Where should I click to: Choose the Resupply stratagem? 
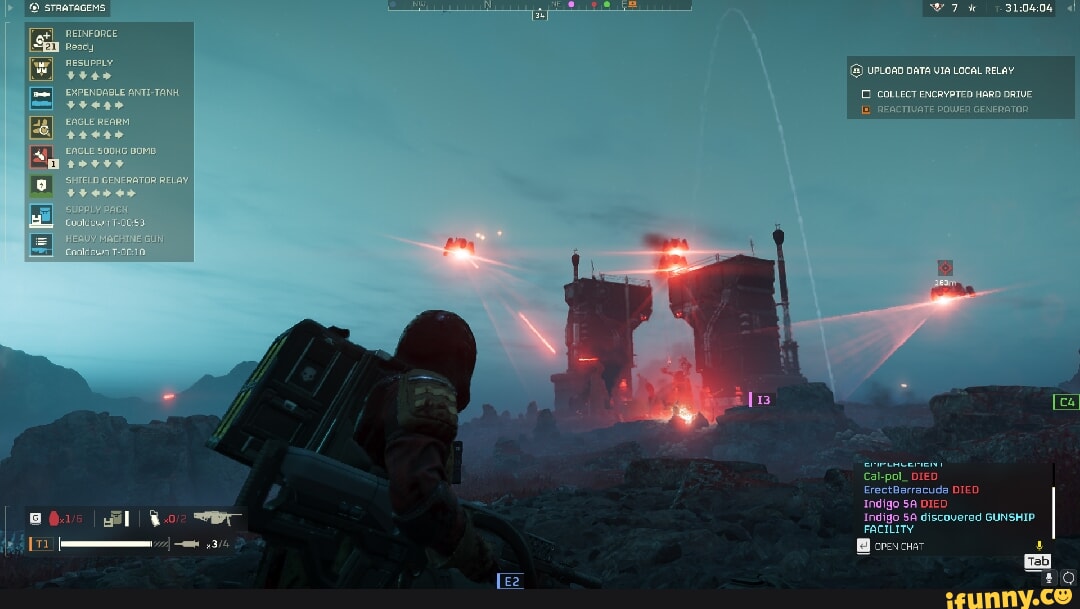click(x=41, y=68)
